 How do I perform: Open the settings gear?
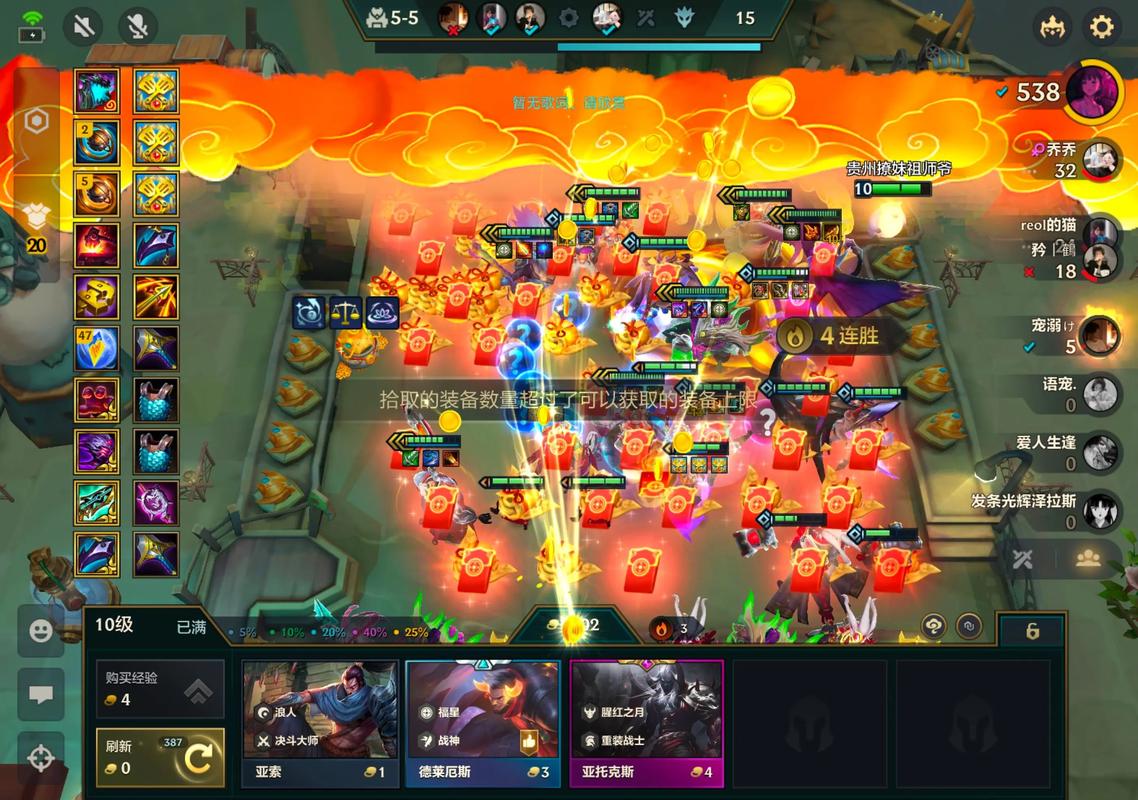tap(1101, 26)
